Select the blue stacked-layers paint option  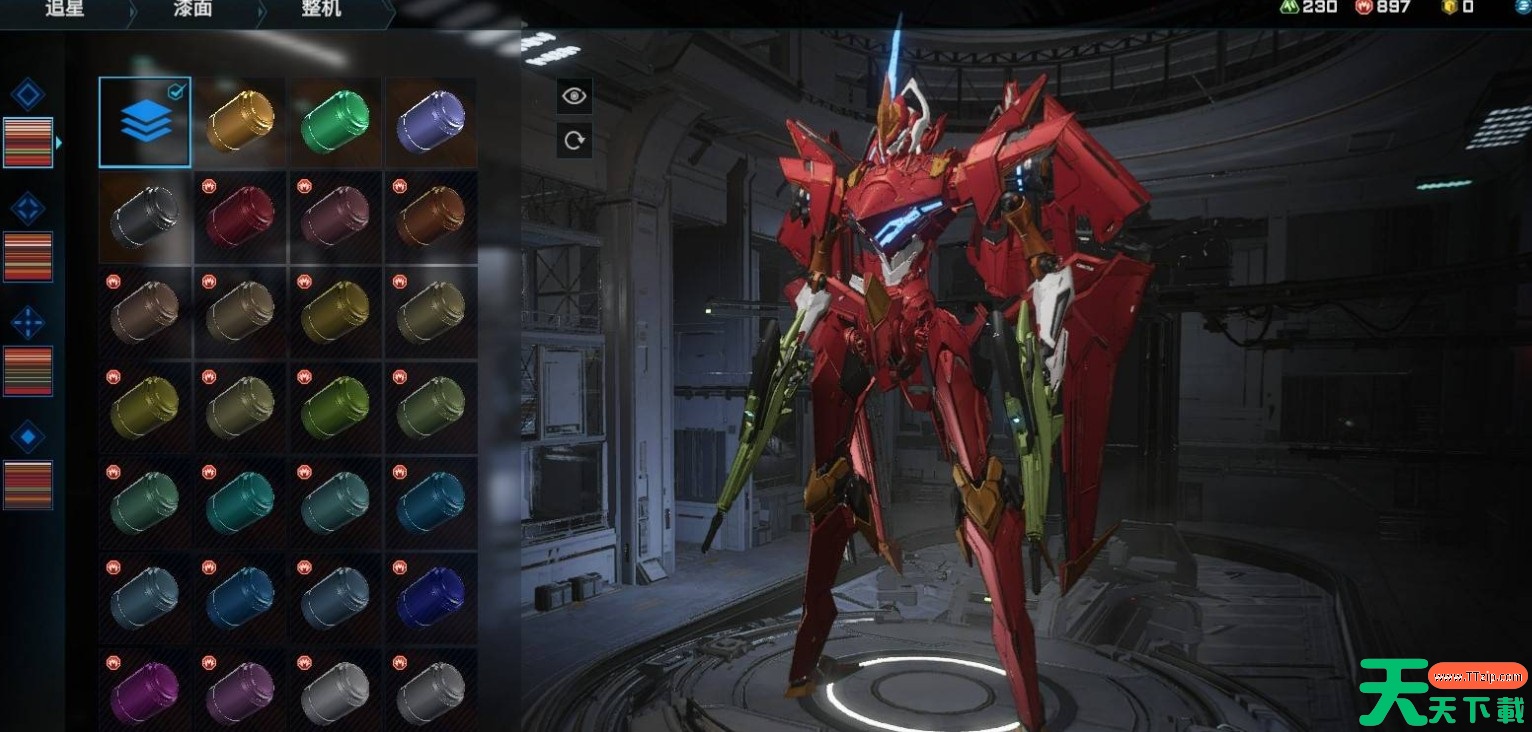pos(145,122)
